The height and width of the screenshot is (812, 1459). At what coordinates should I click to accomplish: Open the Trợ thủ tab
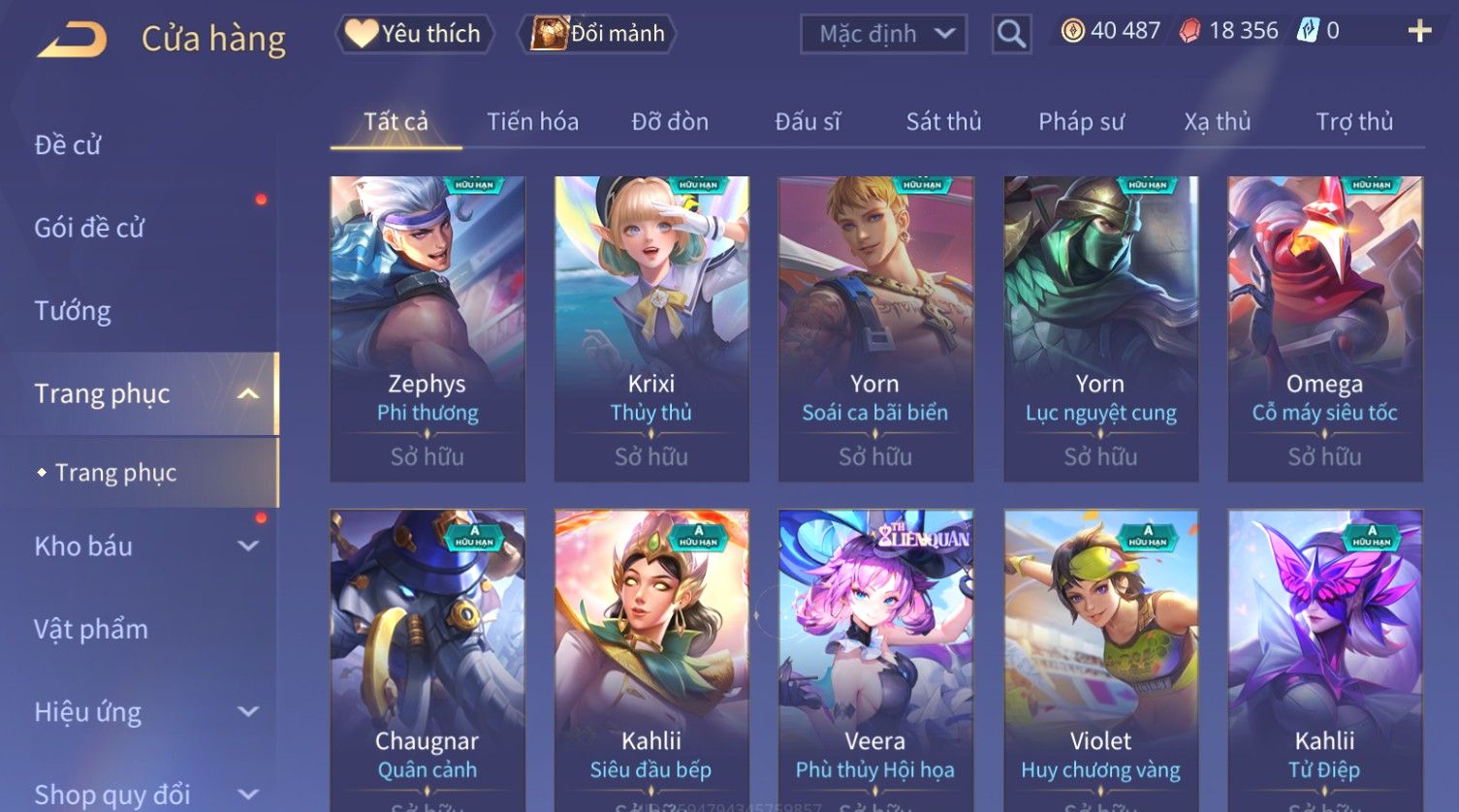(1353, 122)
